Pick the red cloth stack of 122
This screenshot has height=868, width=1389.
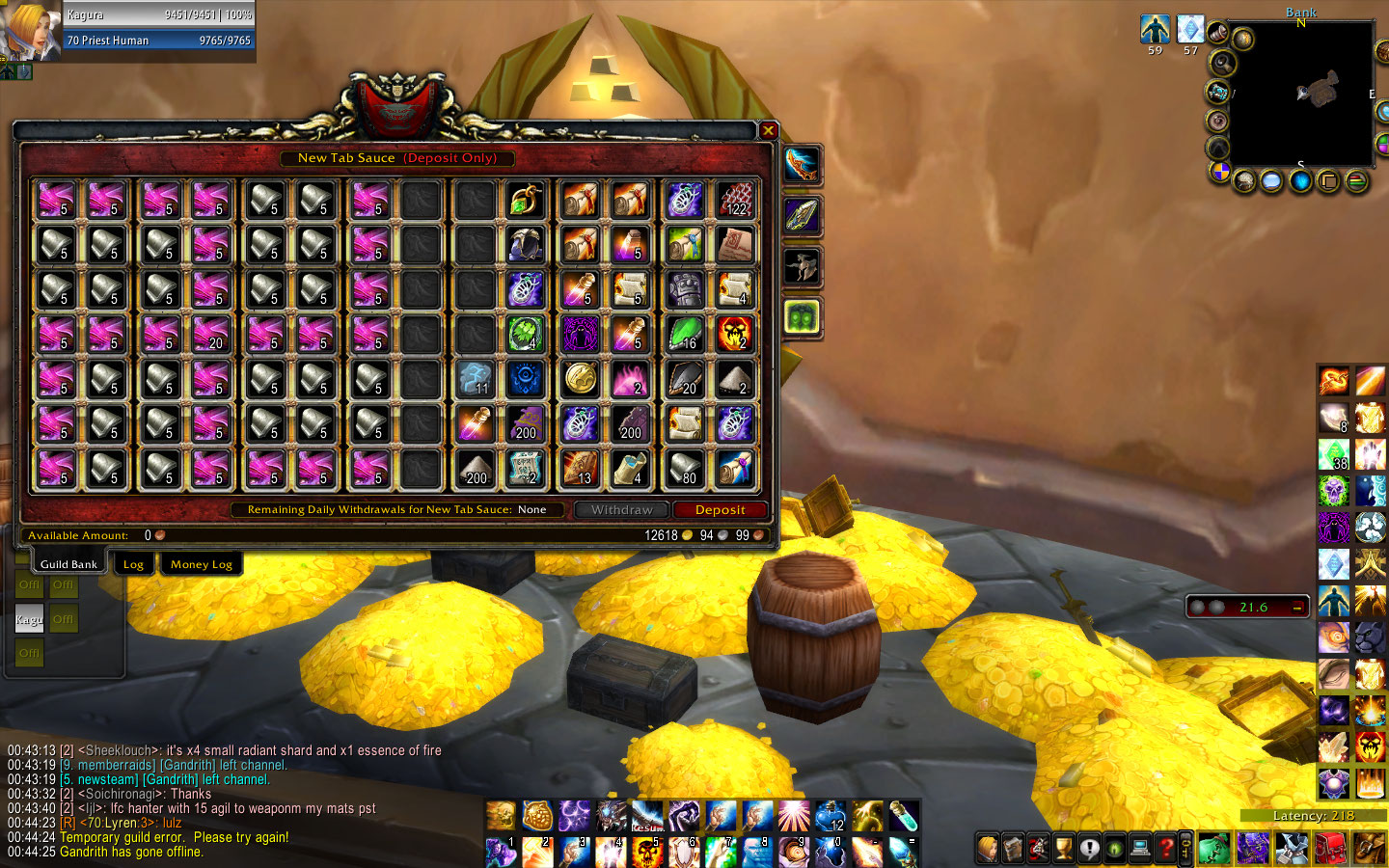735,200
